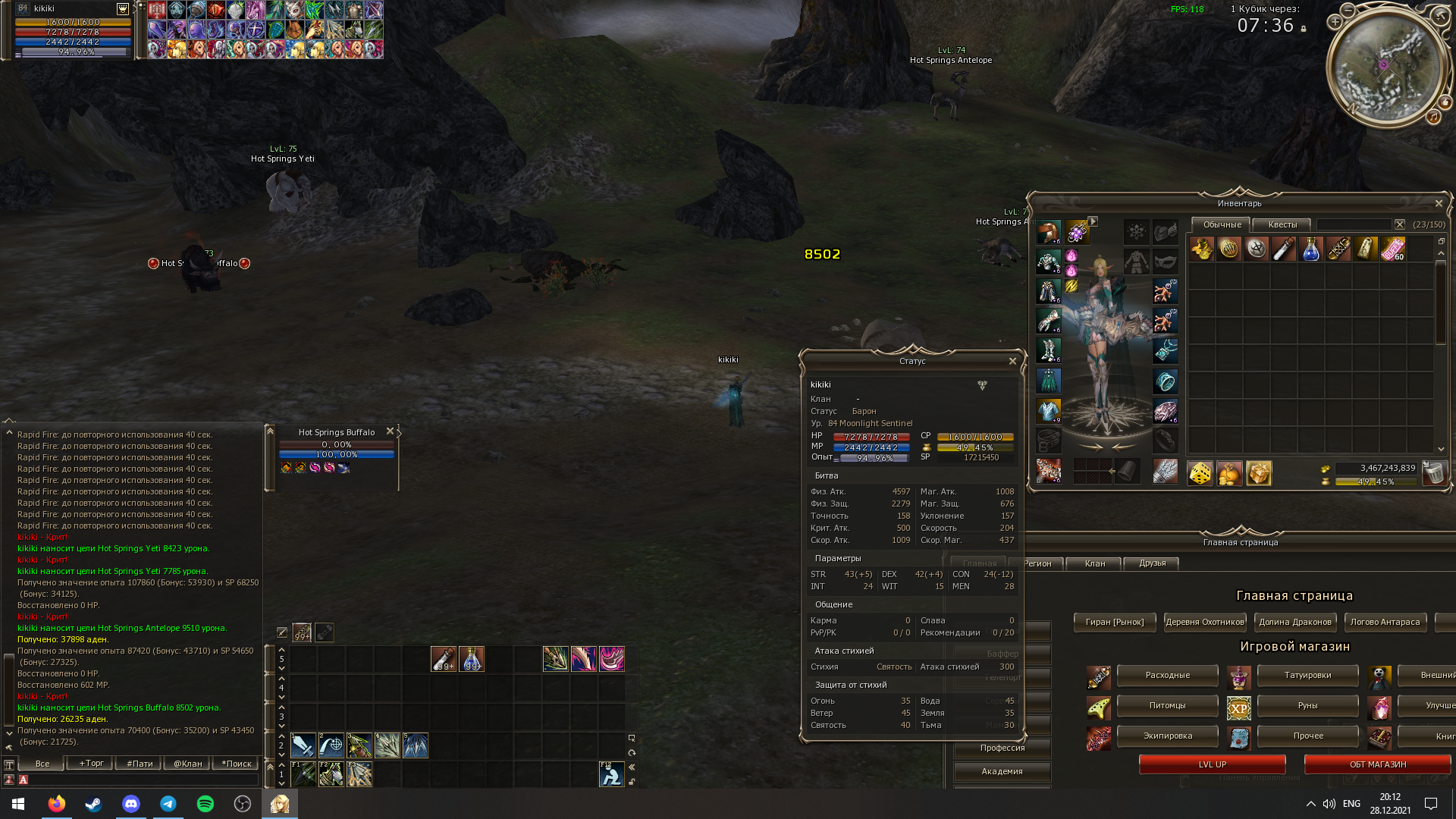Go to Antharas Lair
The image size is (1456, 819).
pyautogui.click(x=1385, y=622)
